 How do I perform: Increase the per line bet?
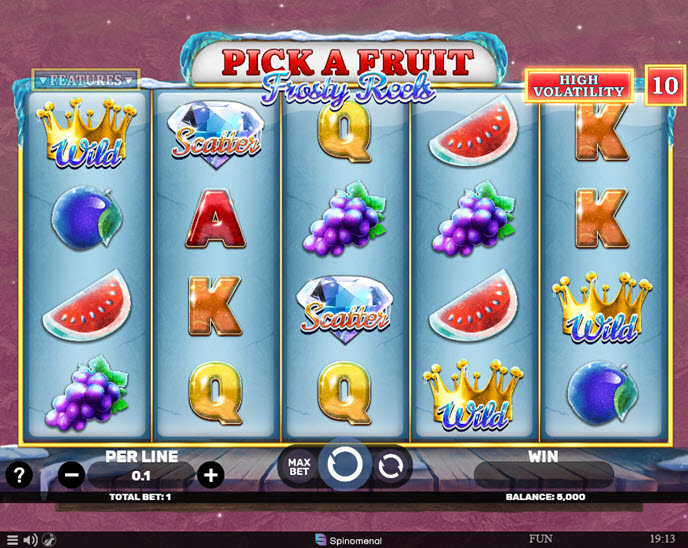click(210, 475)
